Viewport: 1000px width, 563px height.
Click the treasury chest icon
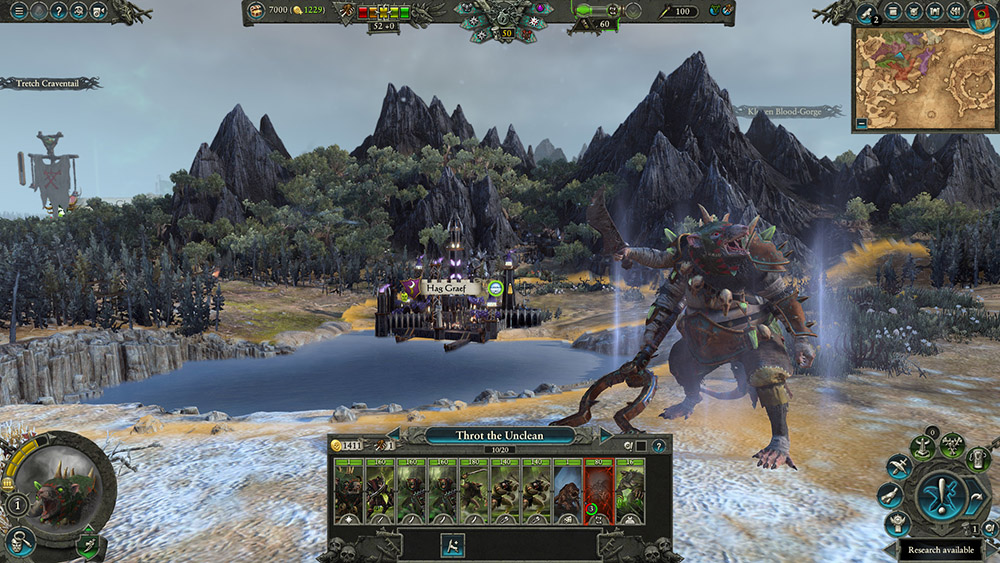click(x=256, y=11)
